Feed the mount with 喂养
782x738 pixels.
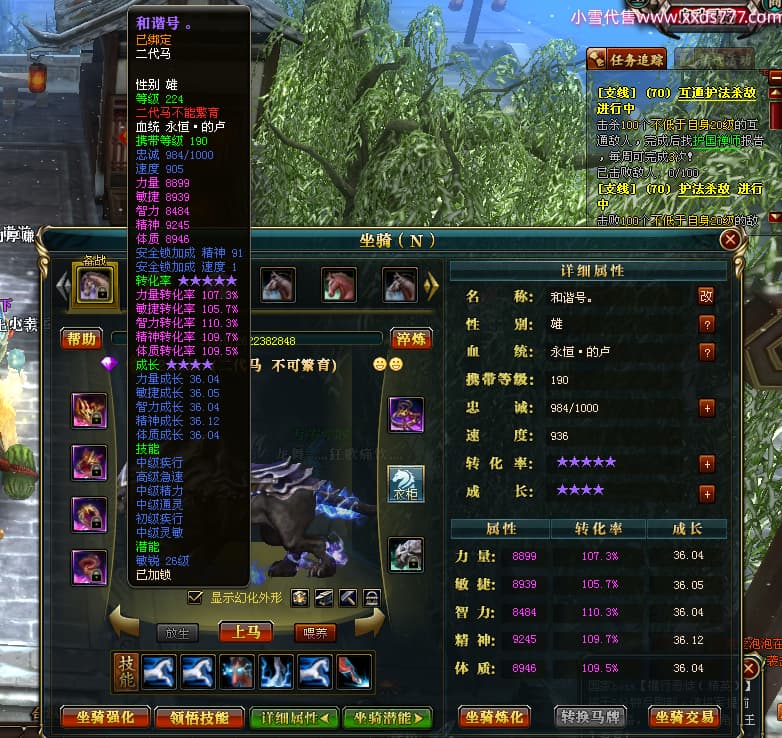click(x=314, y=633)
